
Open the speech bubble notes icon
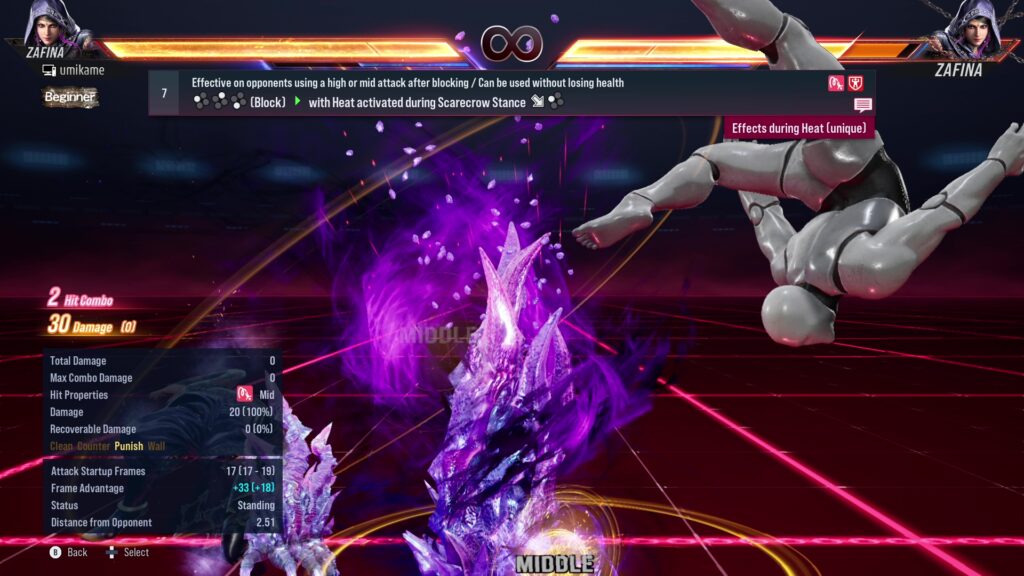862,105
